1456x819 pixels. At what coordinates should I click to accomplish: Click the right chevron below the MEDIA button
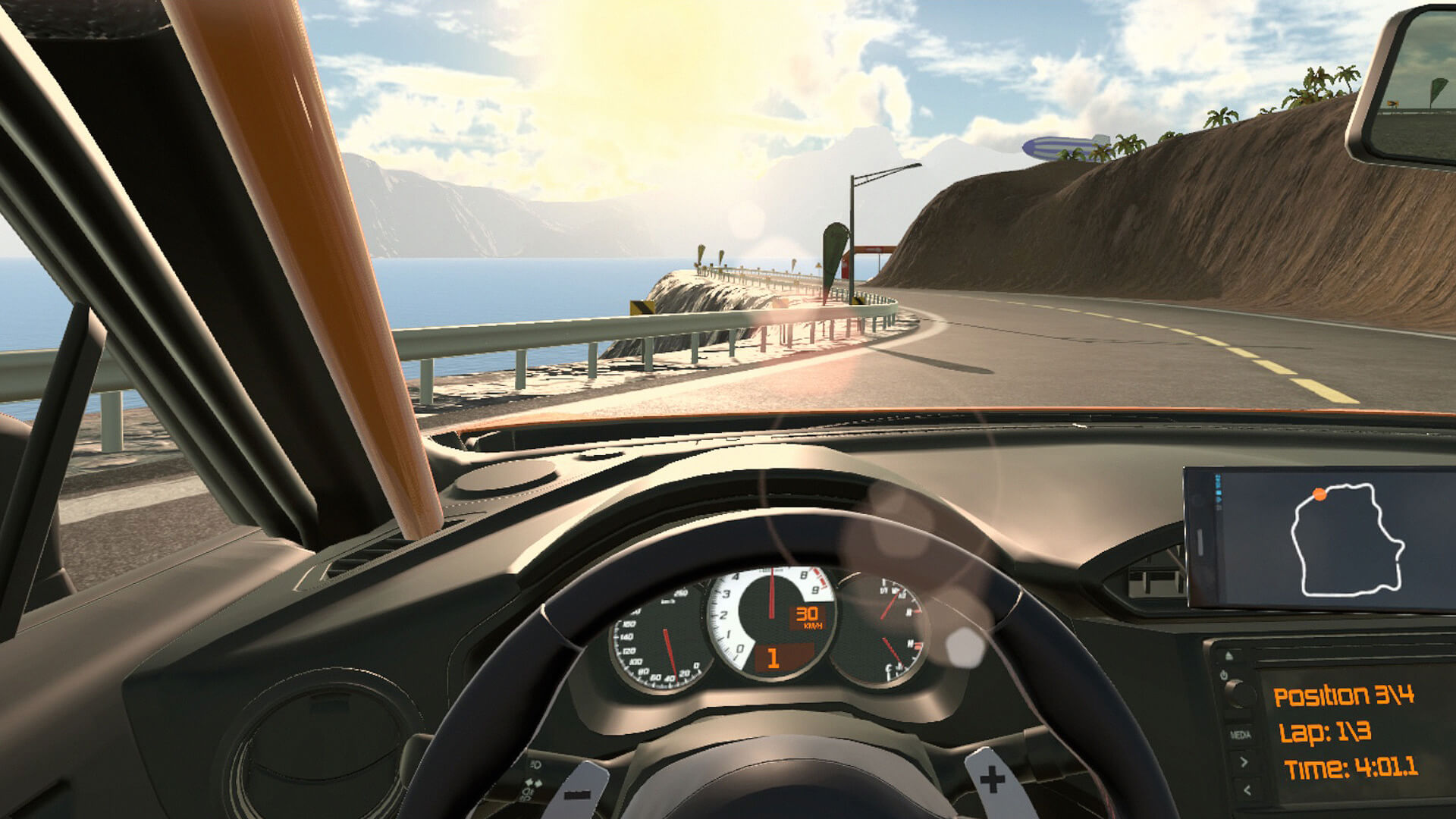pos(1244,761)
